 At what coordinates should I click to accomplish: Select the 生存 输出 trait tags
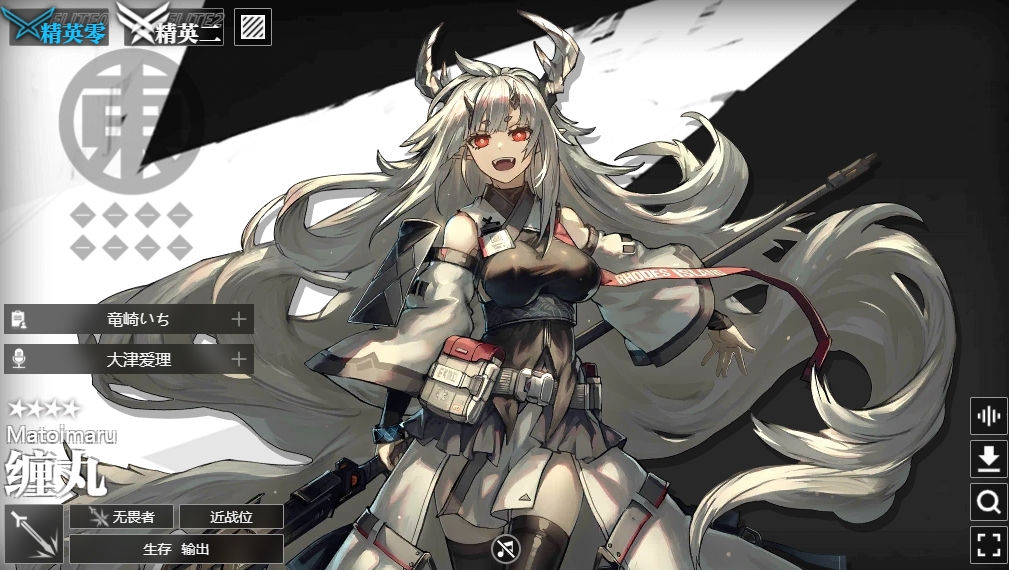pyautogui.click(x=176, y=549)
